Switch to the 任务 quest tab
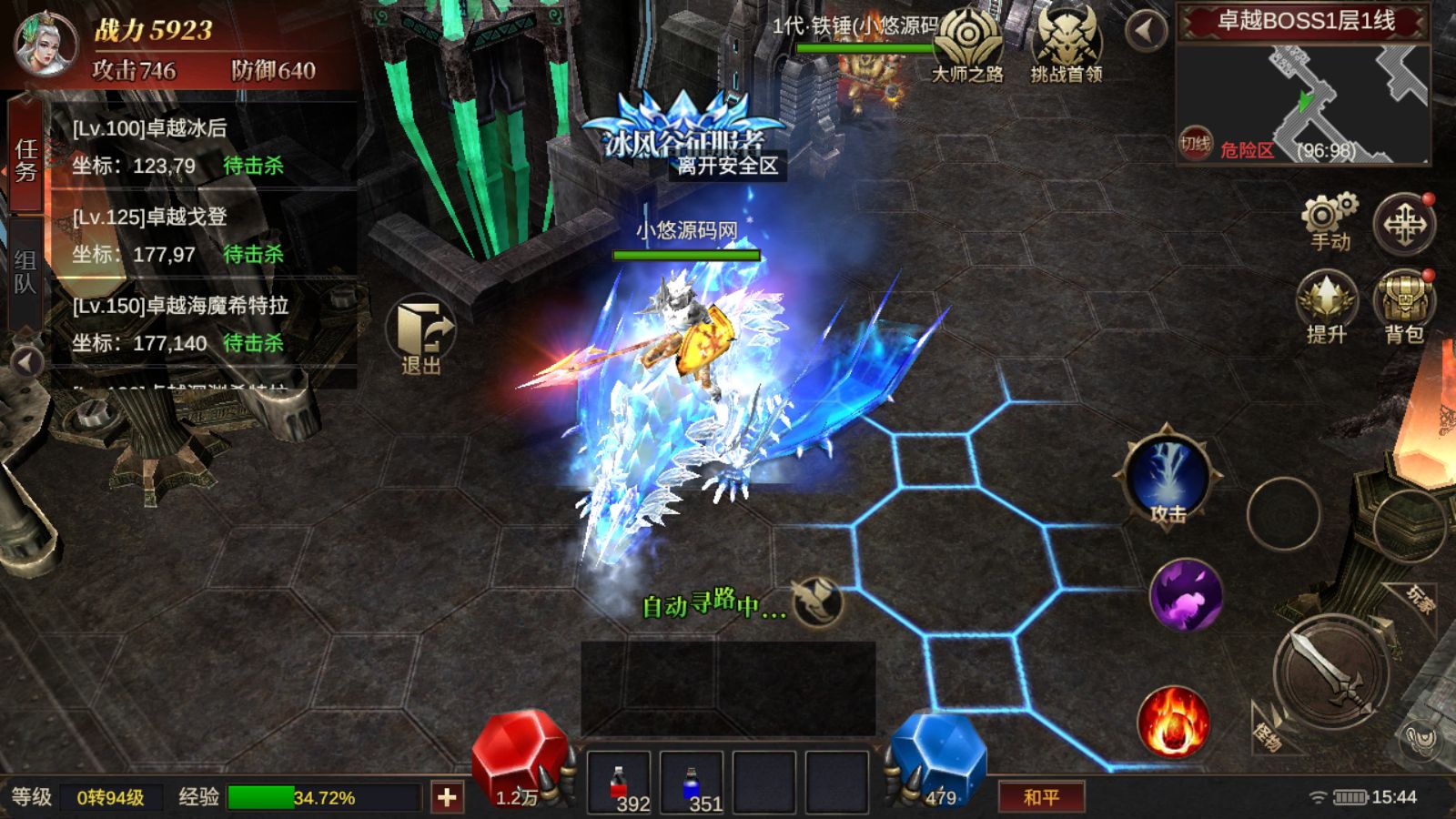Viewport: 1456px width, 819px height. (x=25, y=158)
